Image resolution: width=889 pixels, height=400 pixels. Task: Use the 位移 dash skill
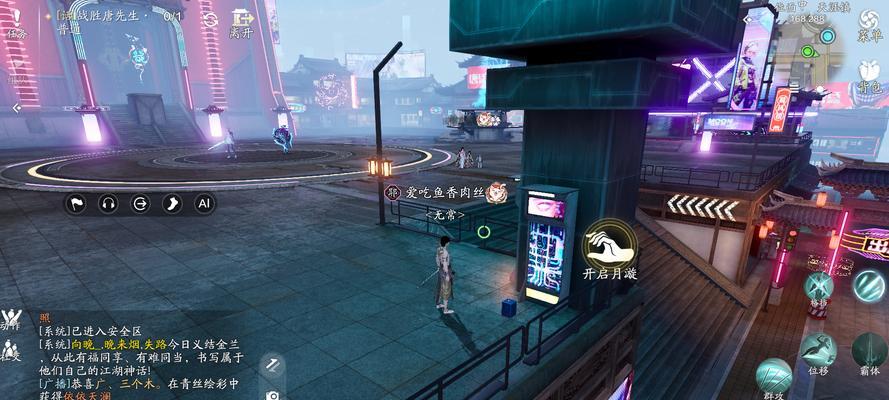coord(818,352)
